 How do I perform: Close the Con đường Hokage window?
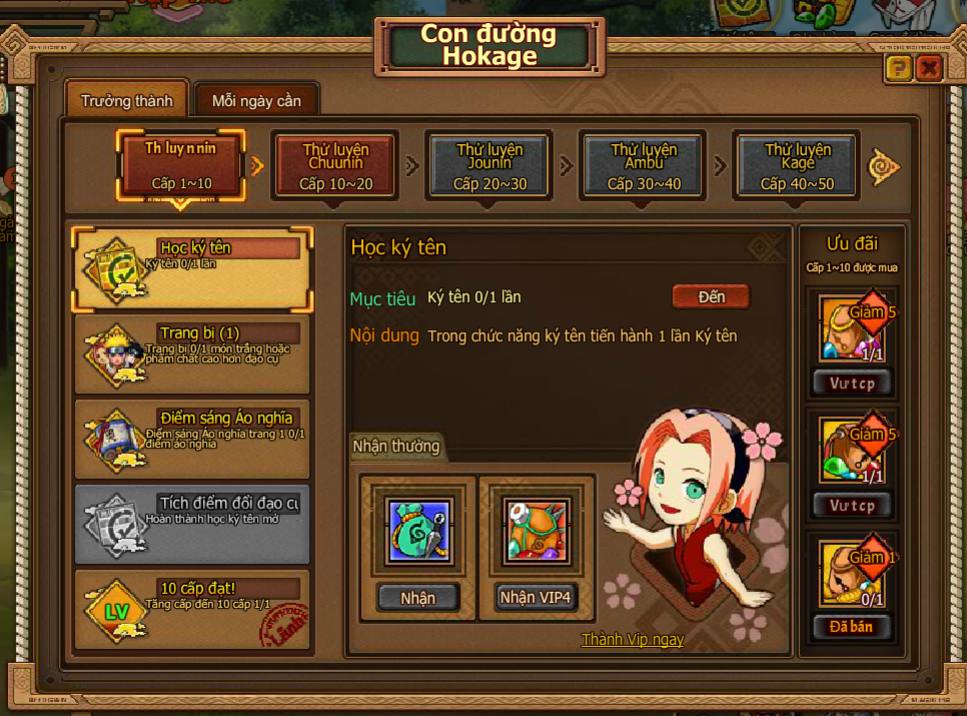pos(929,68)
